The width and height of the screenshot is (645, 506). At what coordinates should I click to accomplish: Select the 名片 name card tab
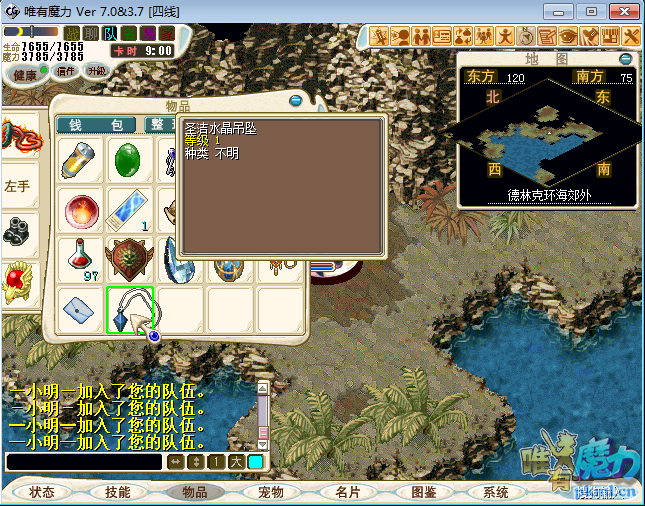click(347, 492)
